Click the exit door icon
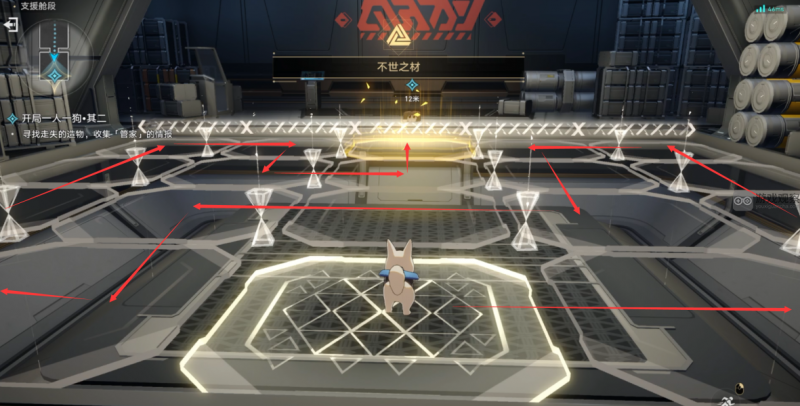The height and width of the screenshot is (406, 800). click(11, 25)
